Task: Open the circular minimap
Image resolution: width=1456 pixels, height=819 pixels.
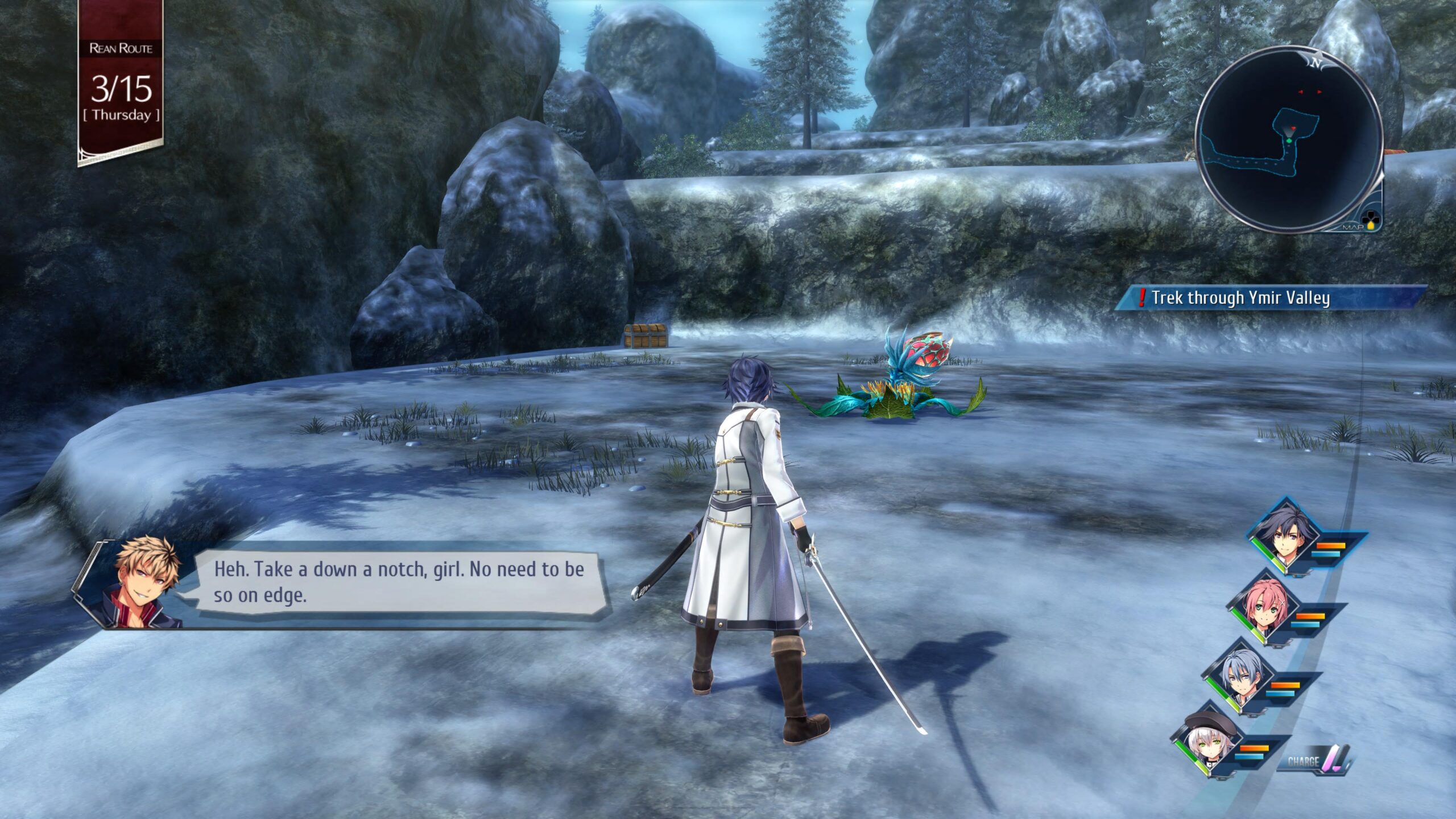Action: click(x=1289, y=139)
